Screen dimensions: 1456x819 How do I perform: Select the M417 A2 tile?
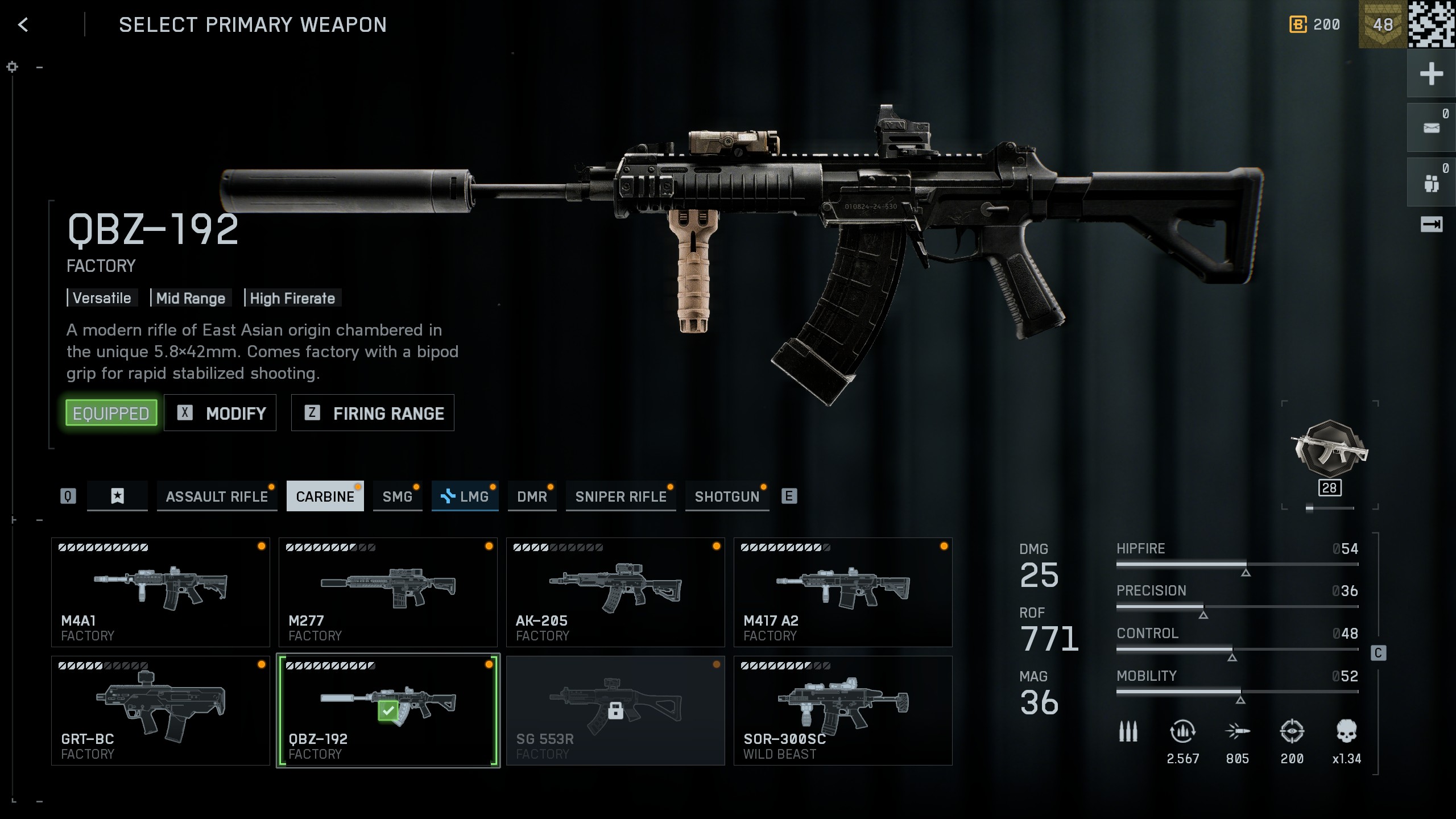pos(843,592)
